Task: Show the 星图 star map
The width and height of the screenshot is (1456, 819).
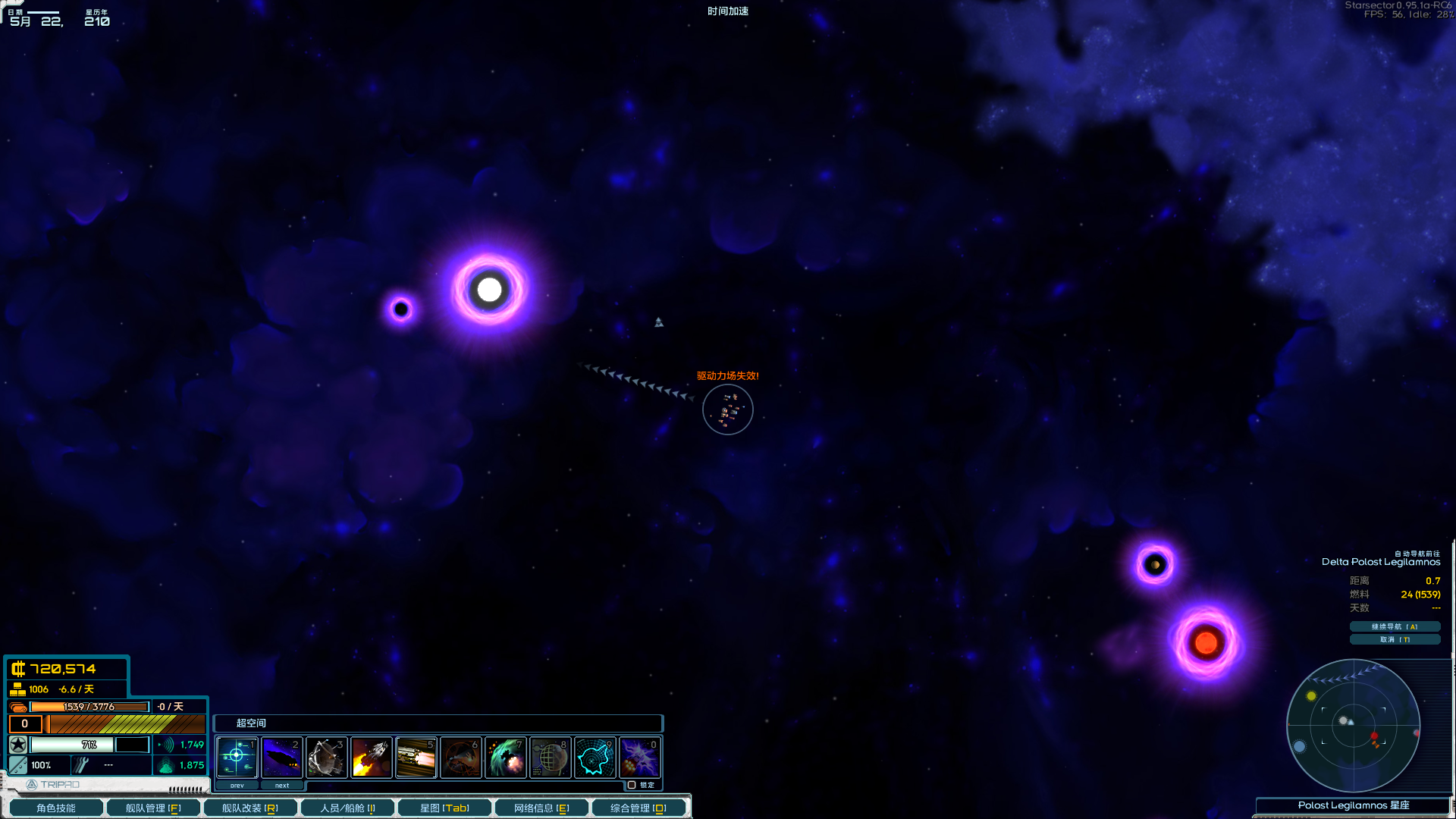Action: [x=444, y=808]
